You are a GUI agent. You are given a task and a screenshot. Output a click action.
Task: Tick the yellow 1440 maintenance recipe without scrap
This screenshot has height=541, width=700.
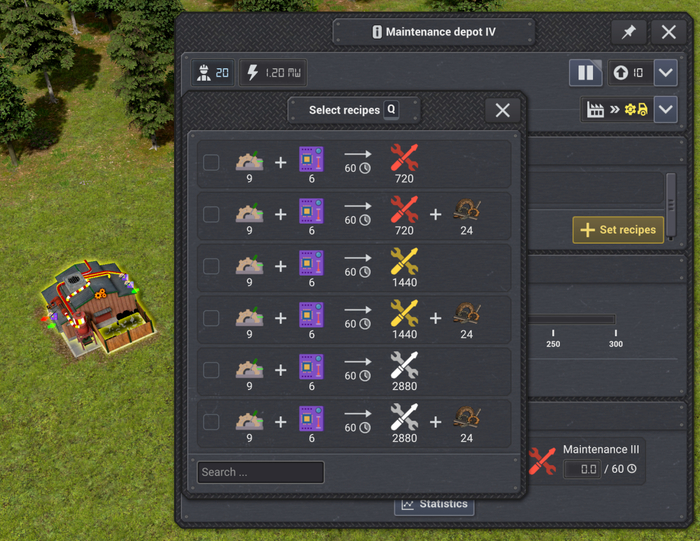coord(211,266)
